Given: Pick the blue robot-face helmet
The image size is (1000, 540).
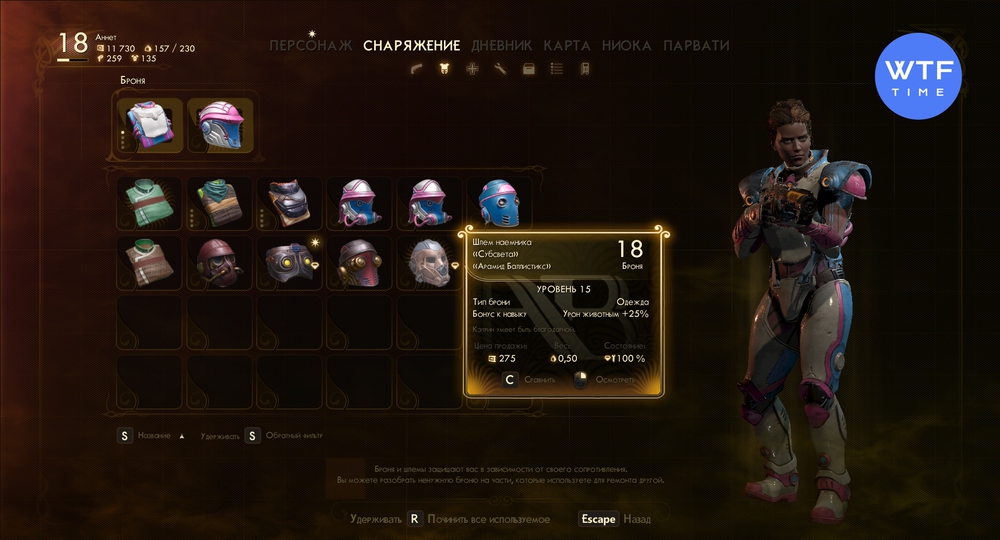Looking at the screenshot, I should [x=497, y=203].
